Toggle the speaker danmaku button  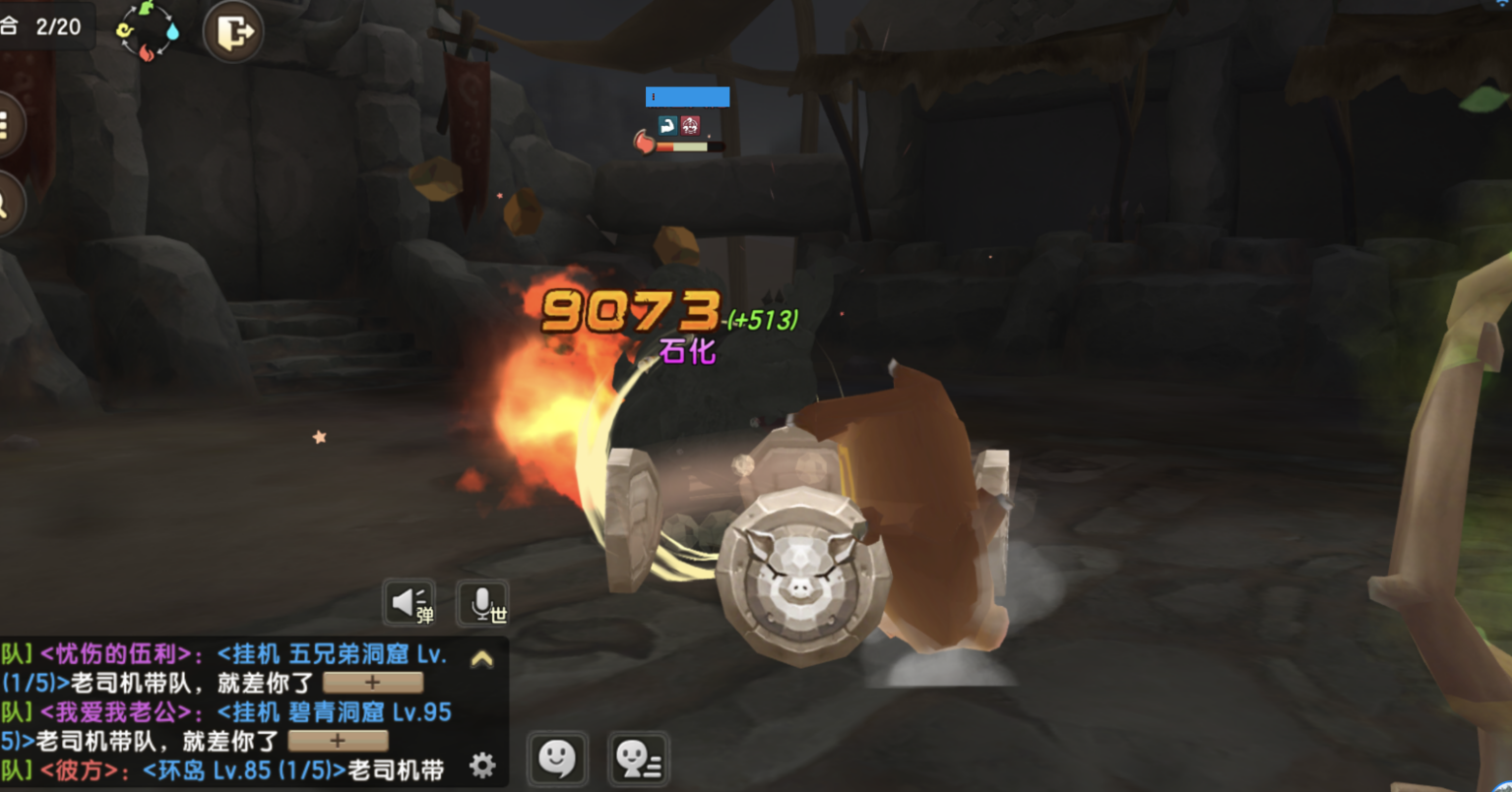pos(409,602)
